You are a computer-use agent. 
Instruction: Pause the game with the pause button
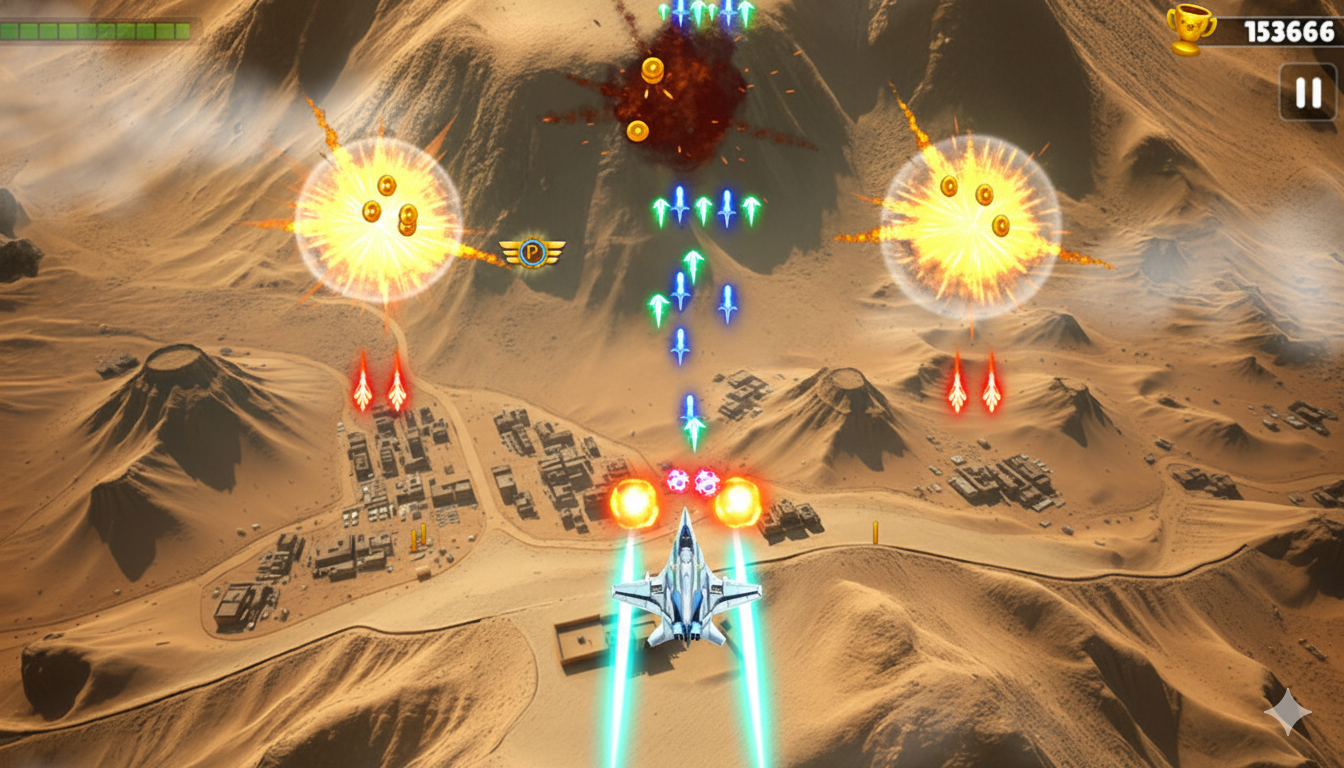(1308, 93)
